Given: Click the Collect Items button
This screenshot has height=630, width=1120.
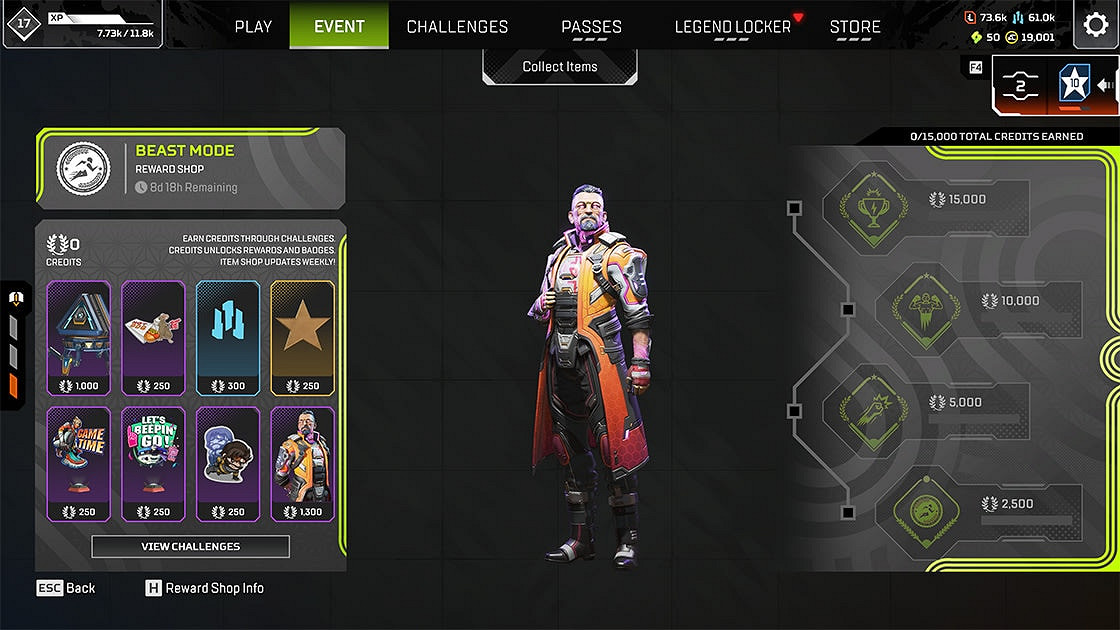Looking at the screenshot, I should (560, 67).
